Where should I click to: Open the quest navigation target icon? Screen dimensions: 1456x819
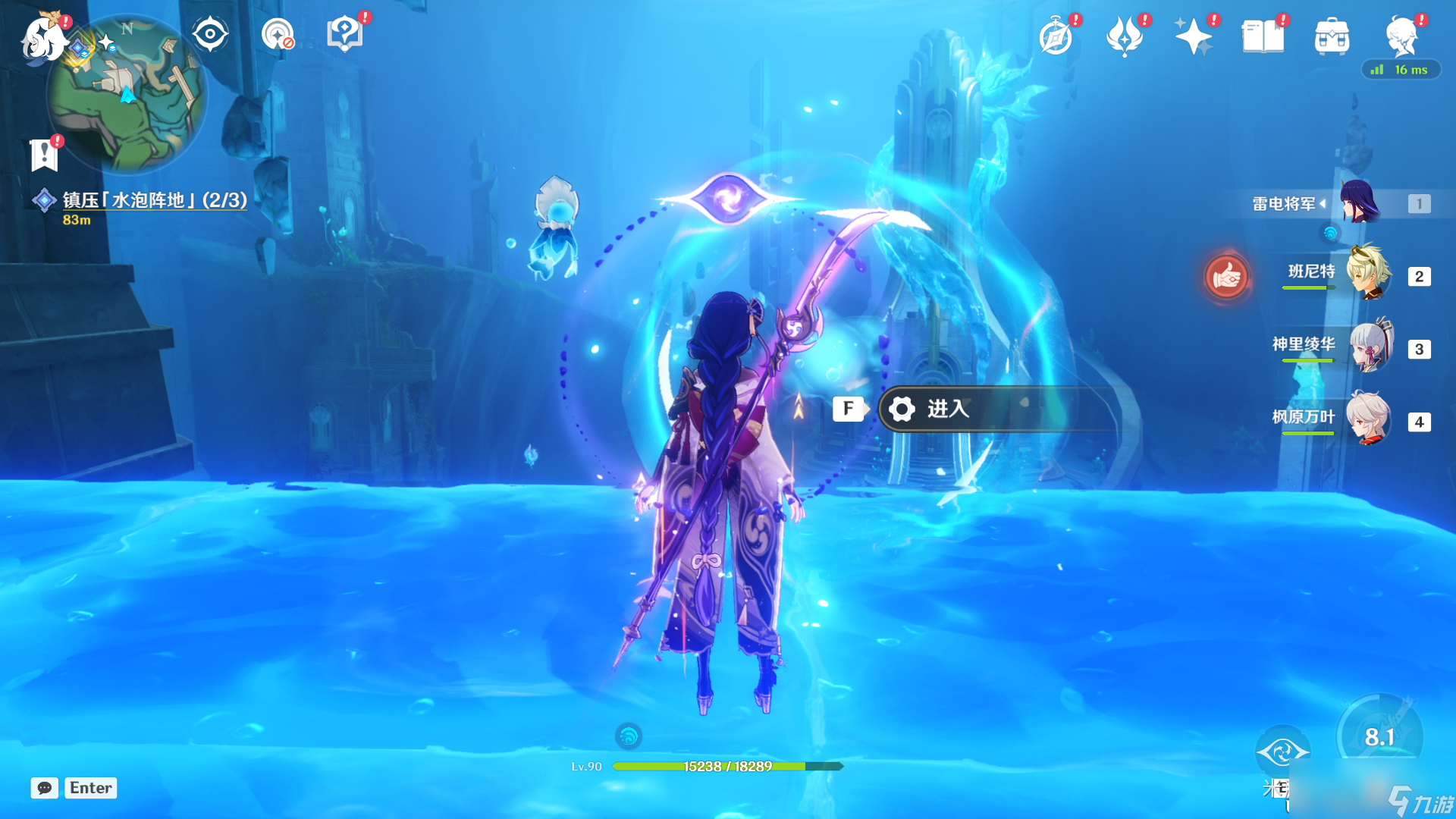(278, 34)
